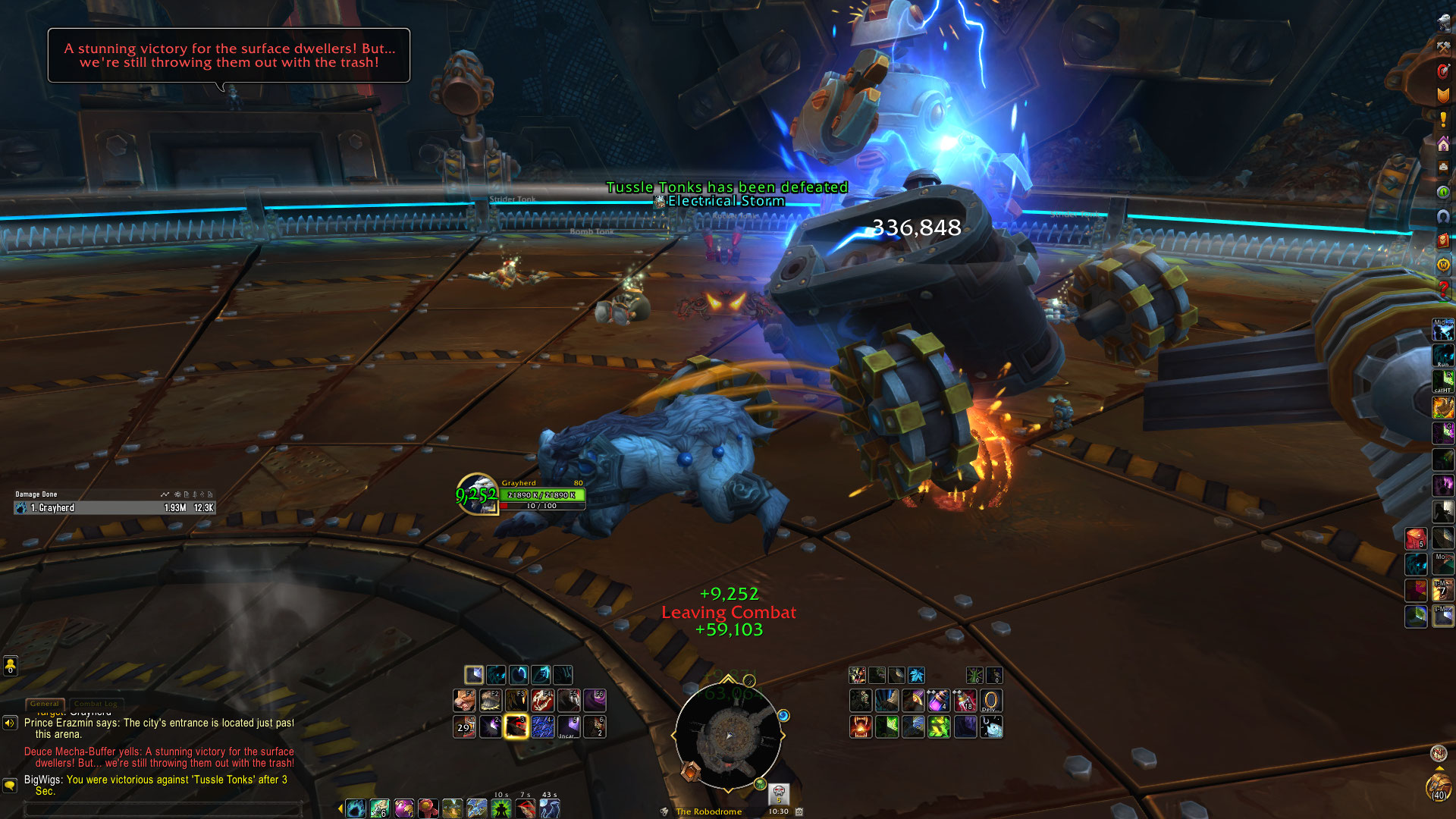Open the minimap
The width and height of the screenshot is (1456, 819).
pos(728,734)
